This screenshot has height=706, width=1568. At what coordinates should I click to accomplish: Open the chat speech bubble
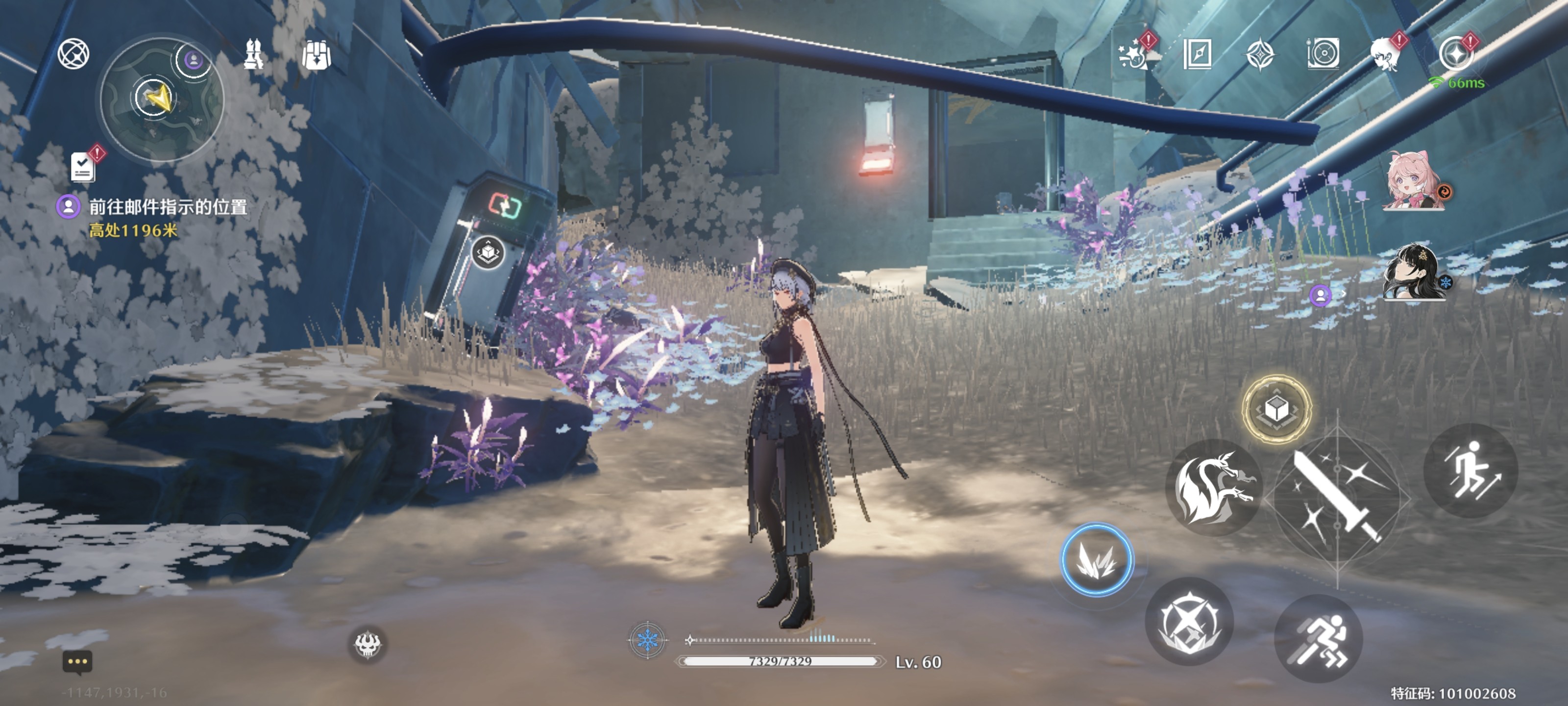tap(77, 662)
